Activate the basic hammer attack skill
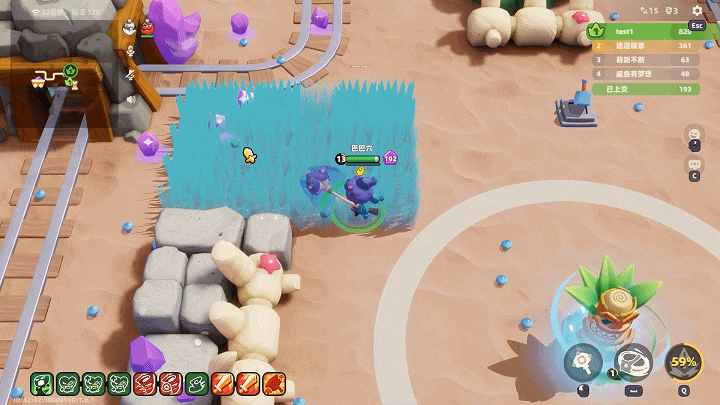 click(582, 363)
